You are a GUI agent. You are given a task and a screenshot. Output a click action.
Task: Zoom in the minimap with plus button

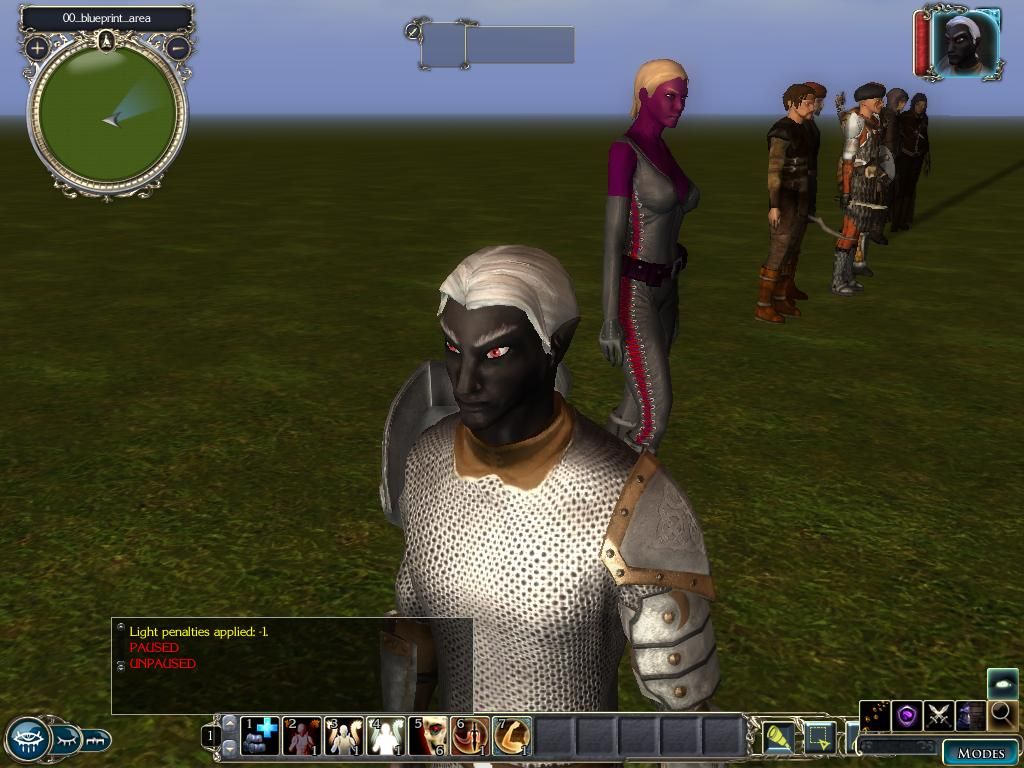click(x=38, y=47)
